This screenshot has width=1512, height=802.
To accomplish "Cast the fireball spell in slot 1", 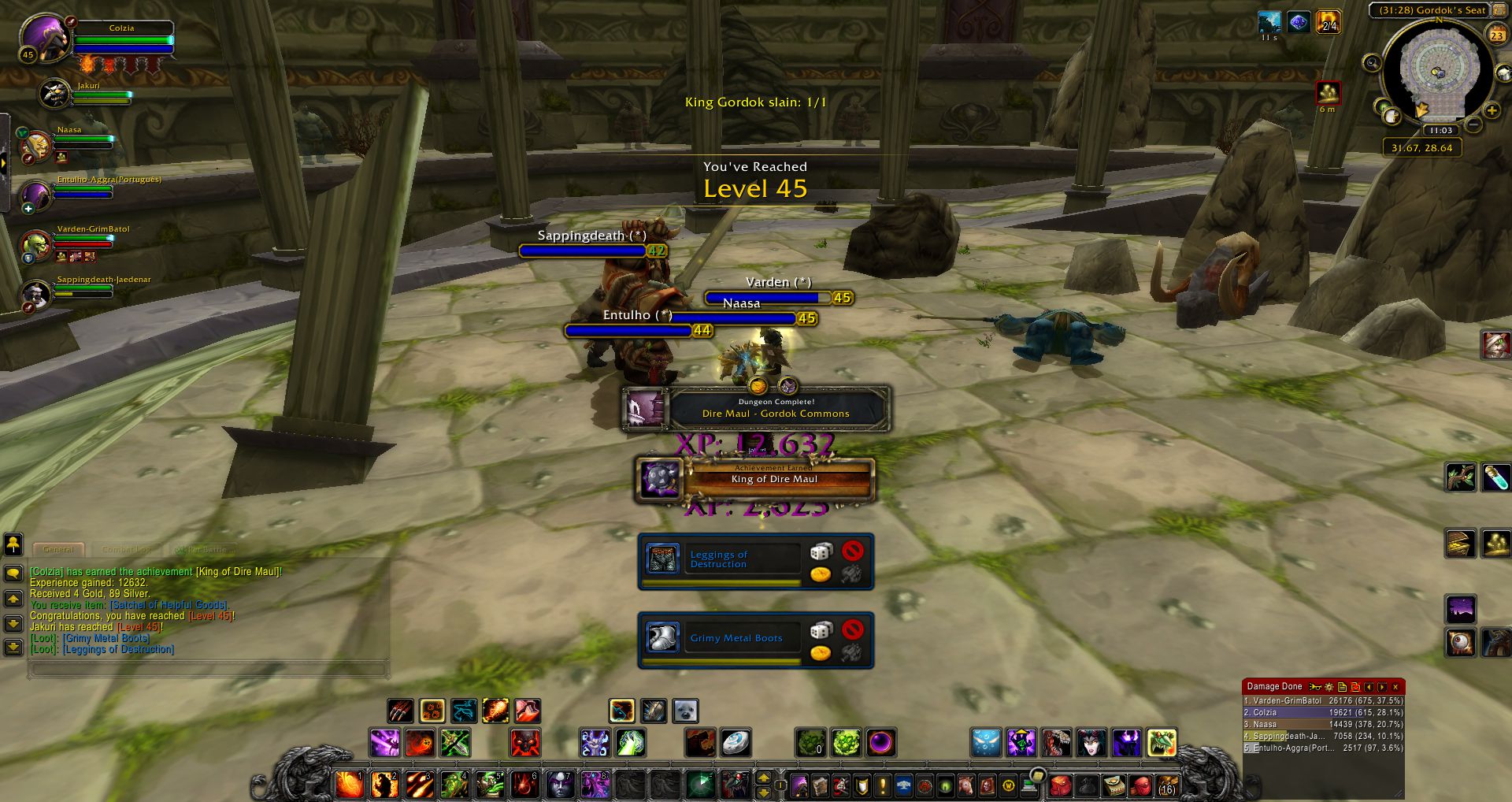I will coord(350,785).
